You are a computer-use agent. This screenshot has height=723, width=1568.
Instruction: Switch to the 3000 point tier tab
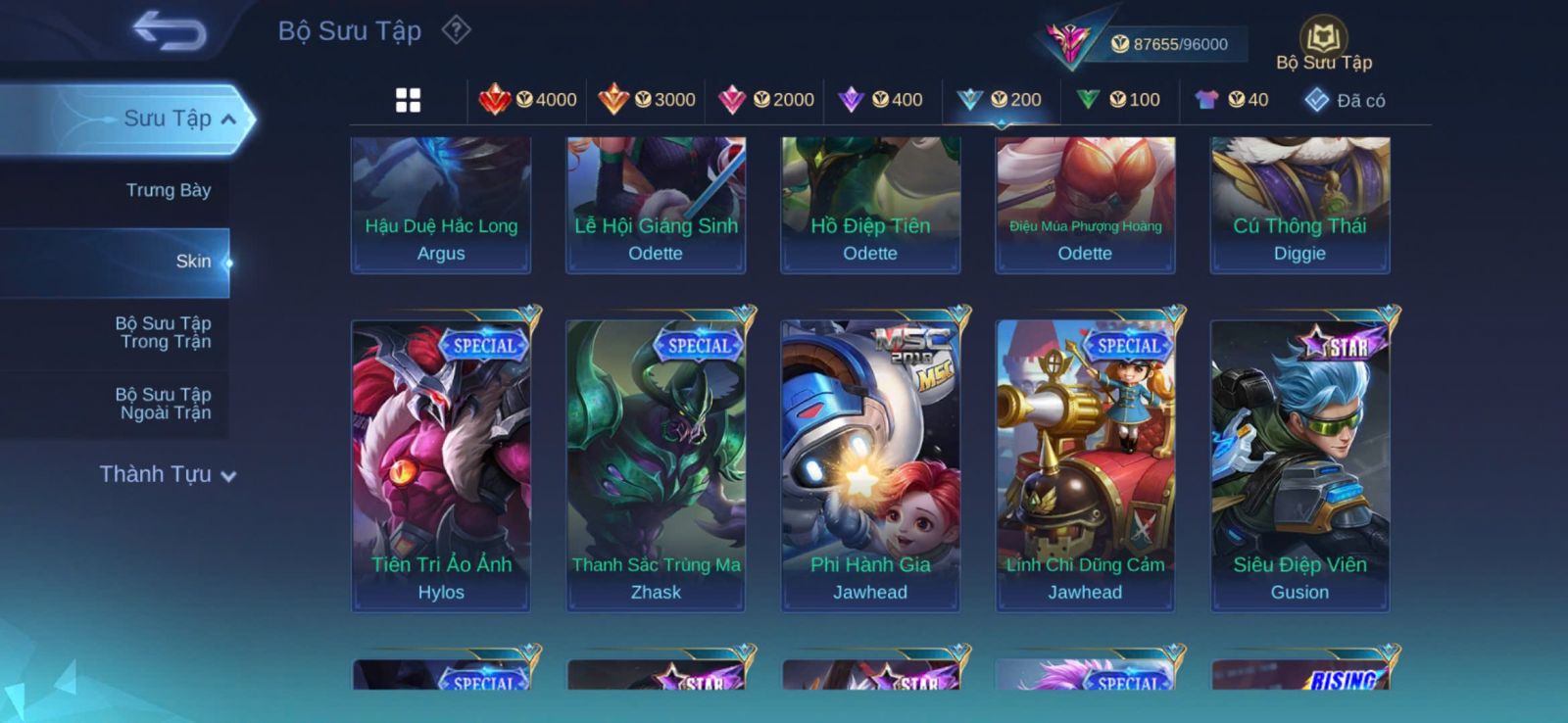coord(647,100)
